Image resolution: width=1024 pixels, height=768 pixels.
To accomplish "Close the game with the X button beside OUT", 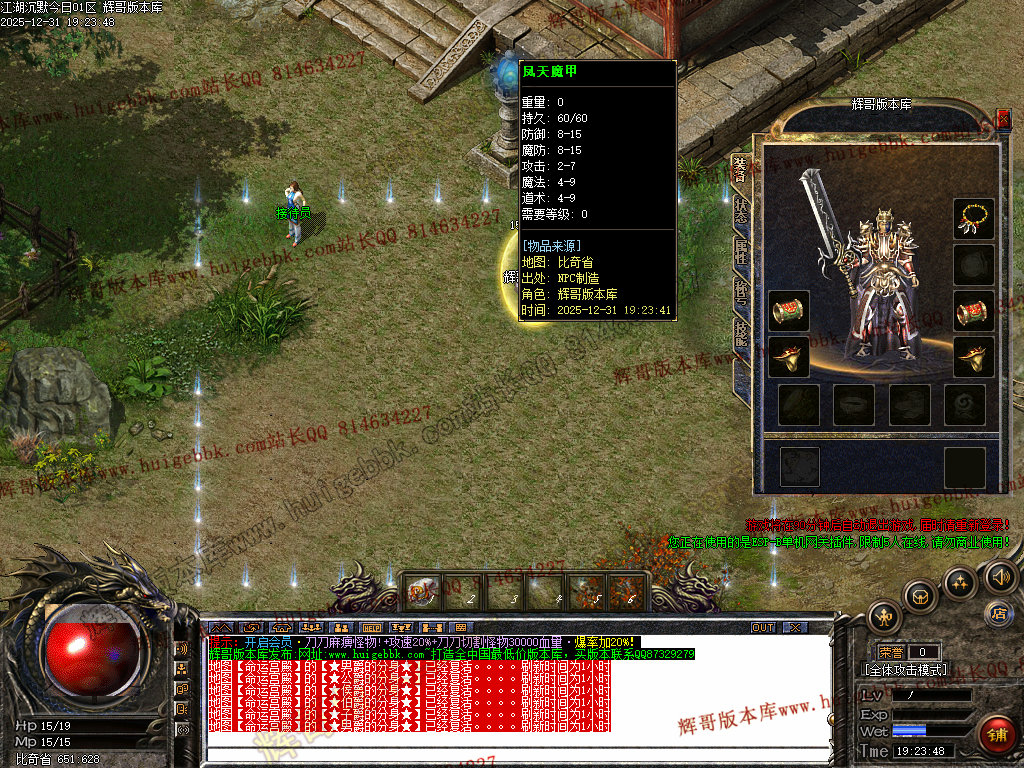I will click(794, 628).
